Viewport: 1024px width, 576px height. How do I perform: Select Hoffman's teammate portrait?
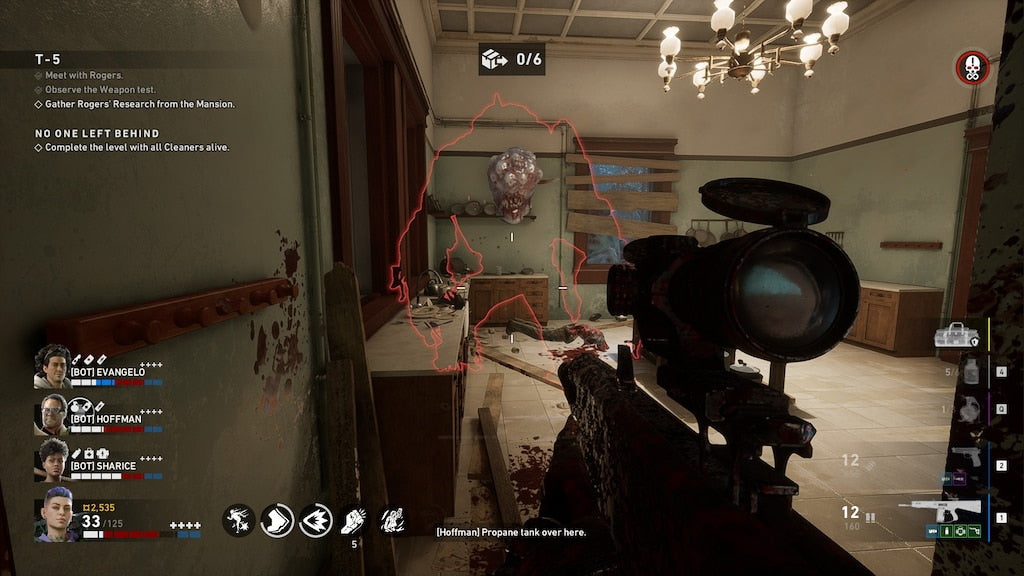pos(52,414)
